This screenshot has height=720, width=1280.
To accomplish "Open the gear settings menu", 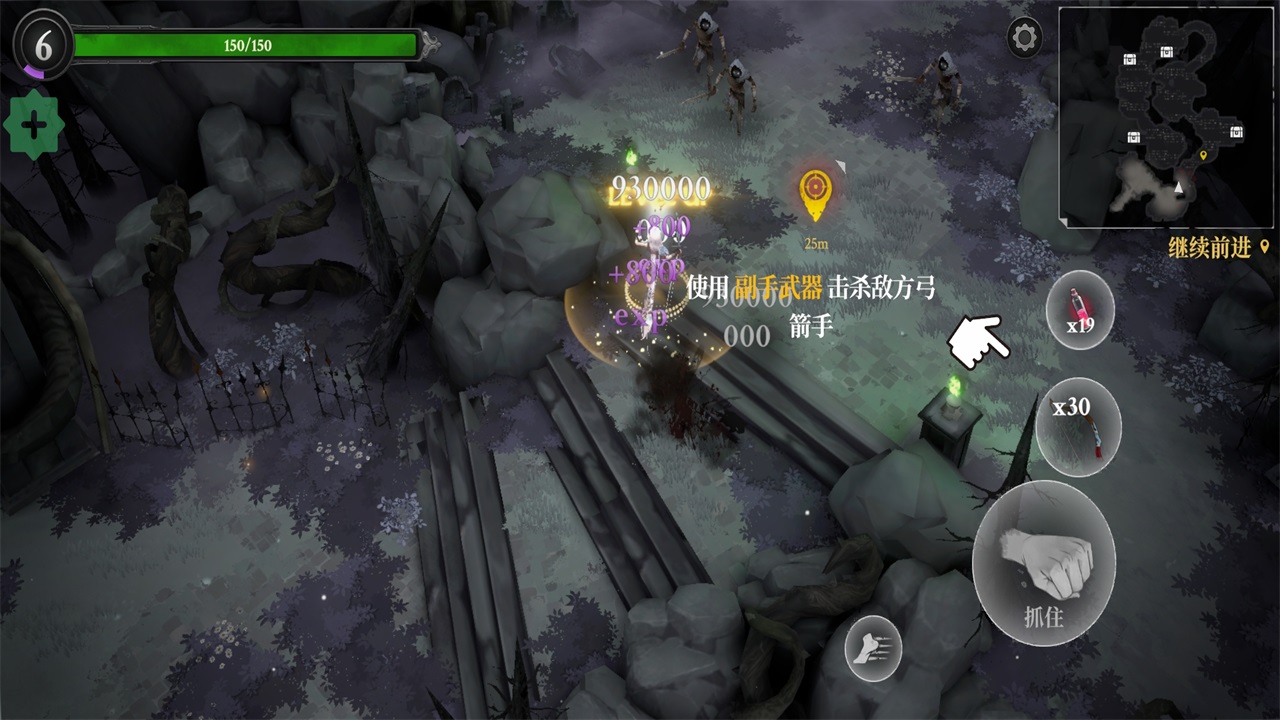I will pos(1024,39).
